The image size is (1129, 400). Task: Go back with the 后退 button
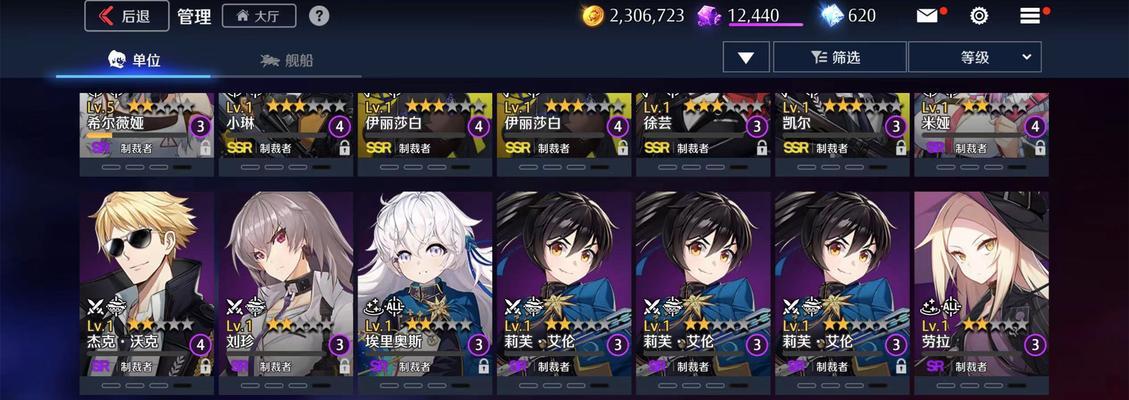[127, 16]
